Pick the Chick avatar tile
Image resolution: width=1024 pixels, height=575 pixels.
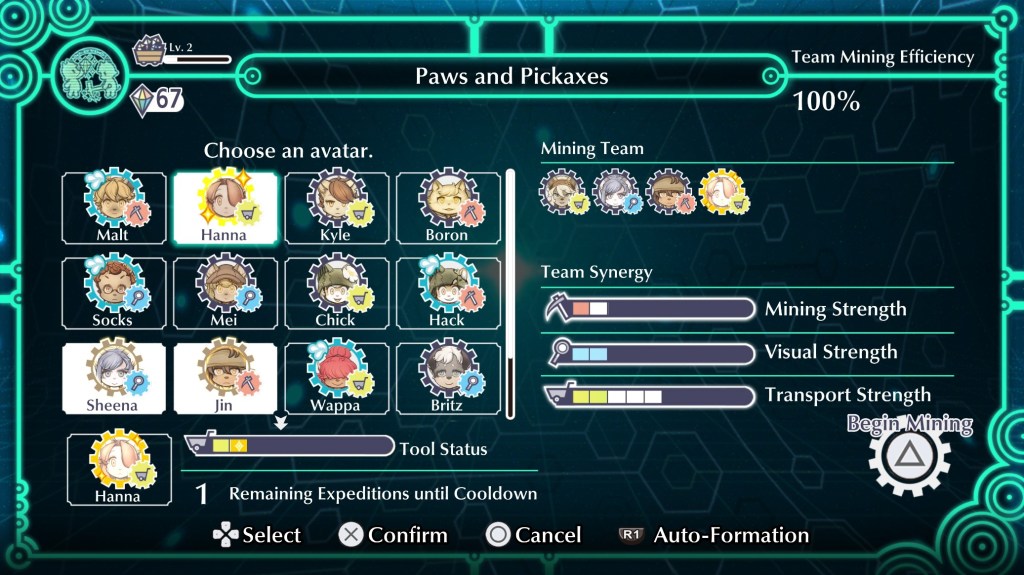pos(336,293)
